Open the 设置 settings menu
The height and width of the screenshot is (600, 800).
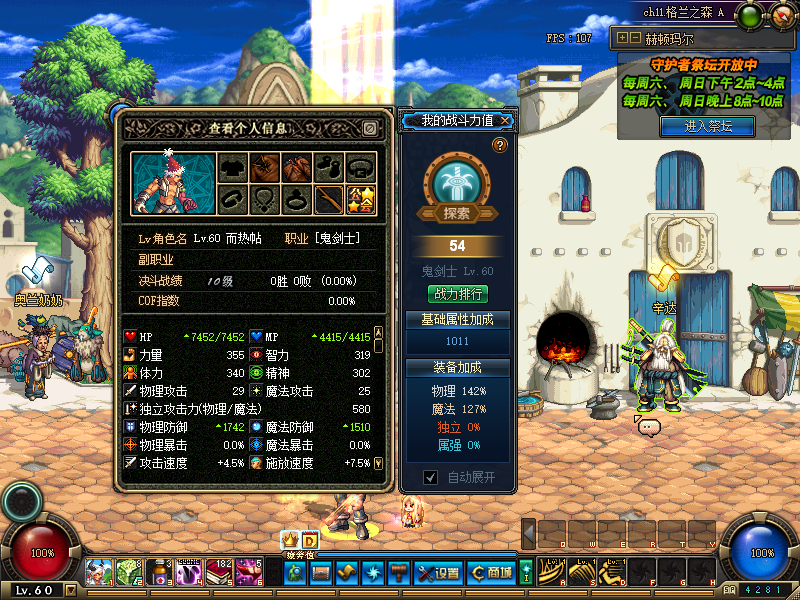click(438, 573)
